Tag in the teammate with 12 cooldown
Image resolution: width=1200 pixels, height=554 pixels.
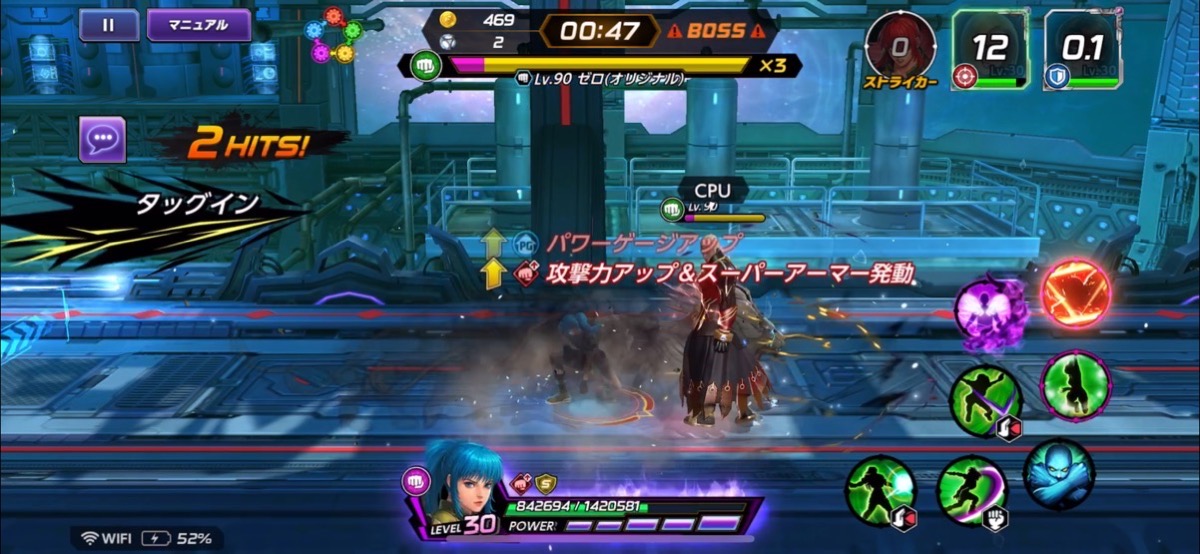(x=989, y=49)
